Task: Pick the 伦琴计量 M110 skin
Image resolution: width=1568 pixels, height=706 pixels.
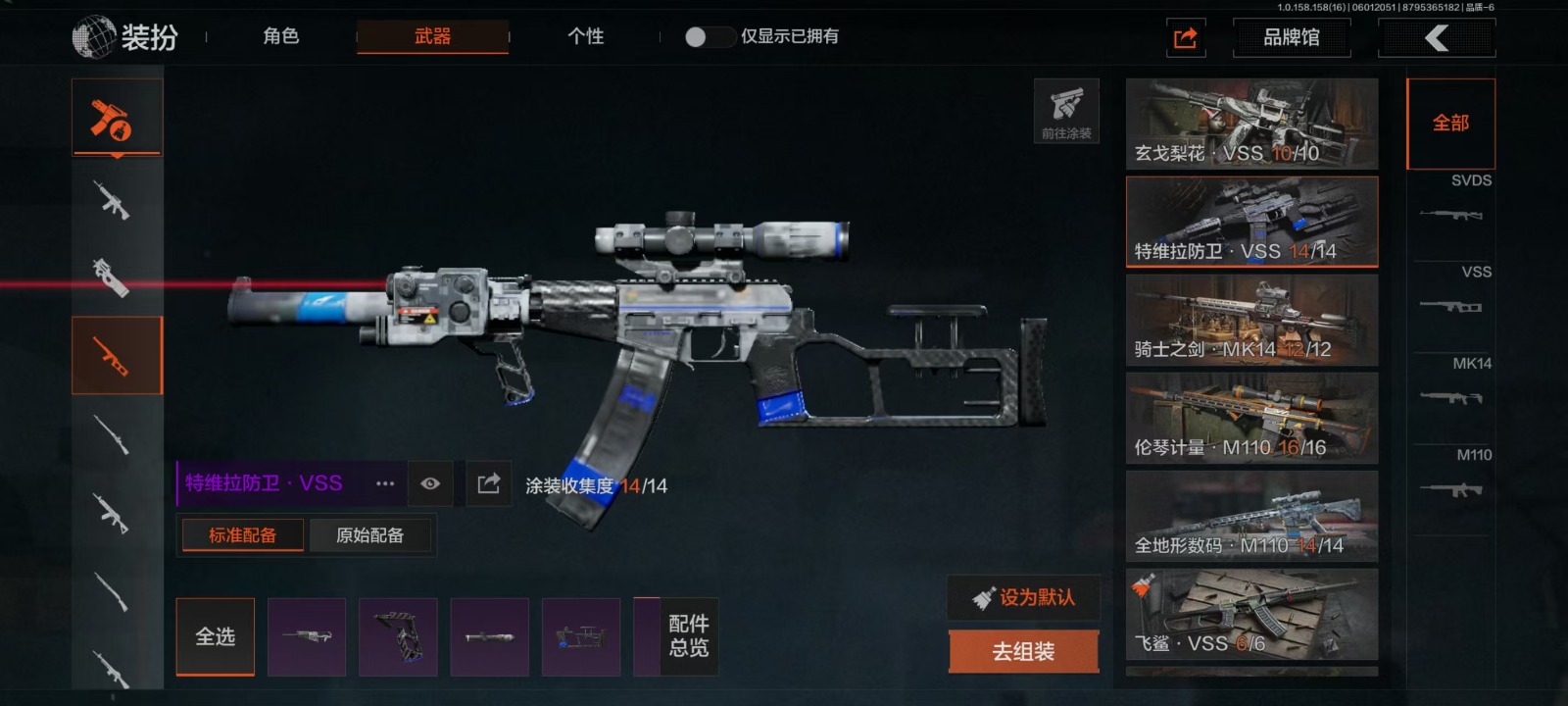Action: point(1251,418)
